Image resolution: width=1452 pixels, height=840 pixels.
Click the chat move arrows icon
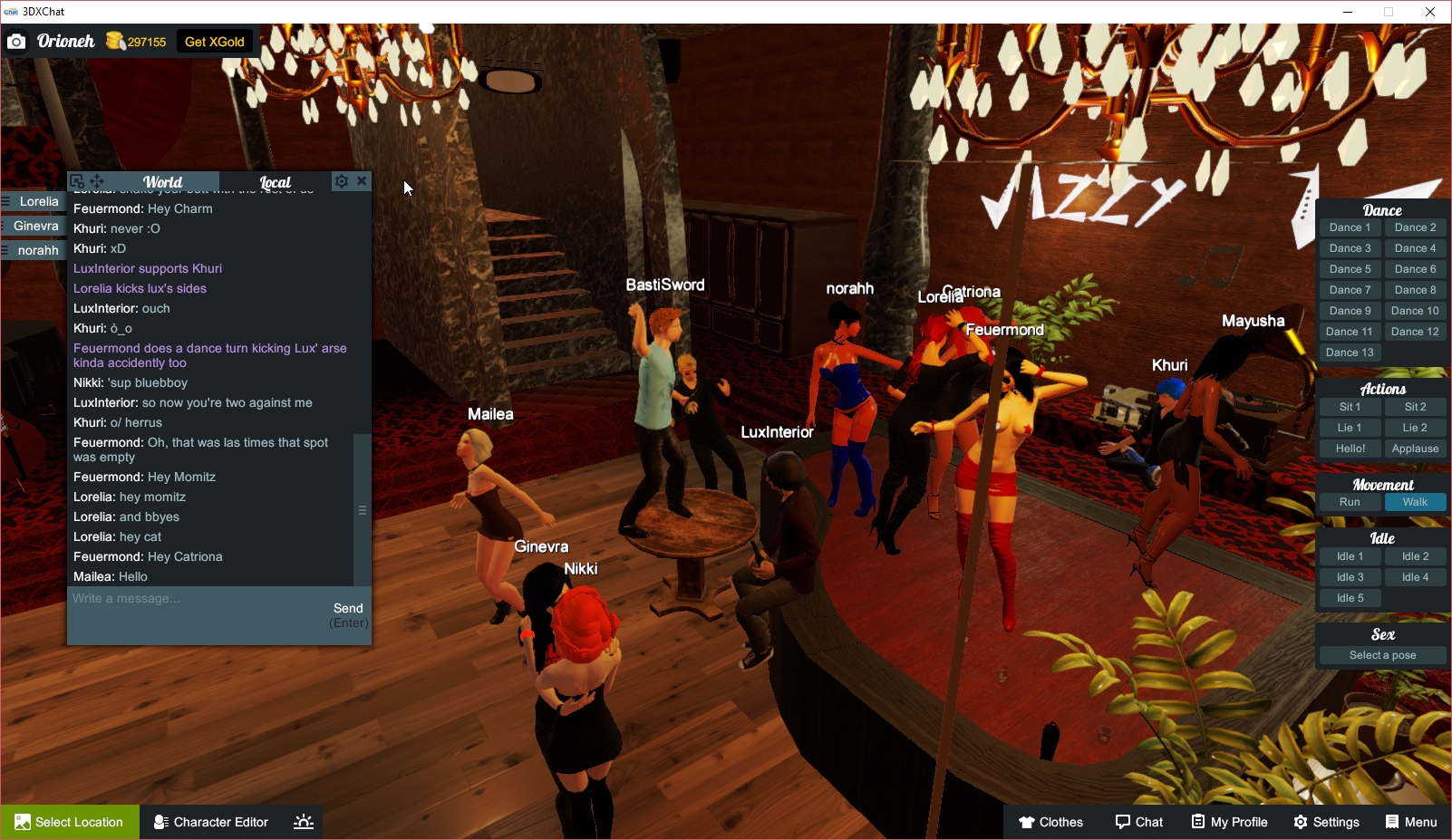coord(96,180)
